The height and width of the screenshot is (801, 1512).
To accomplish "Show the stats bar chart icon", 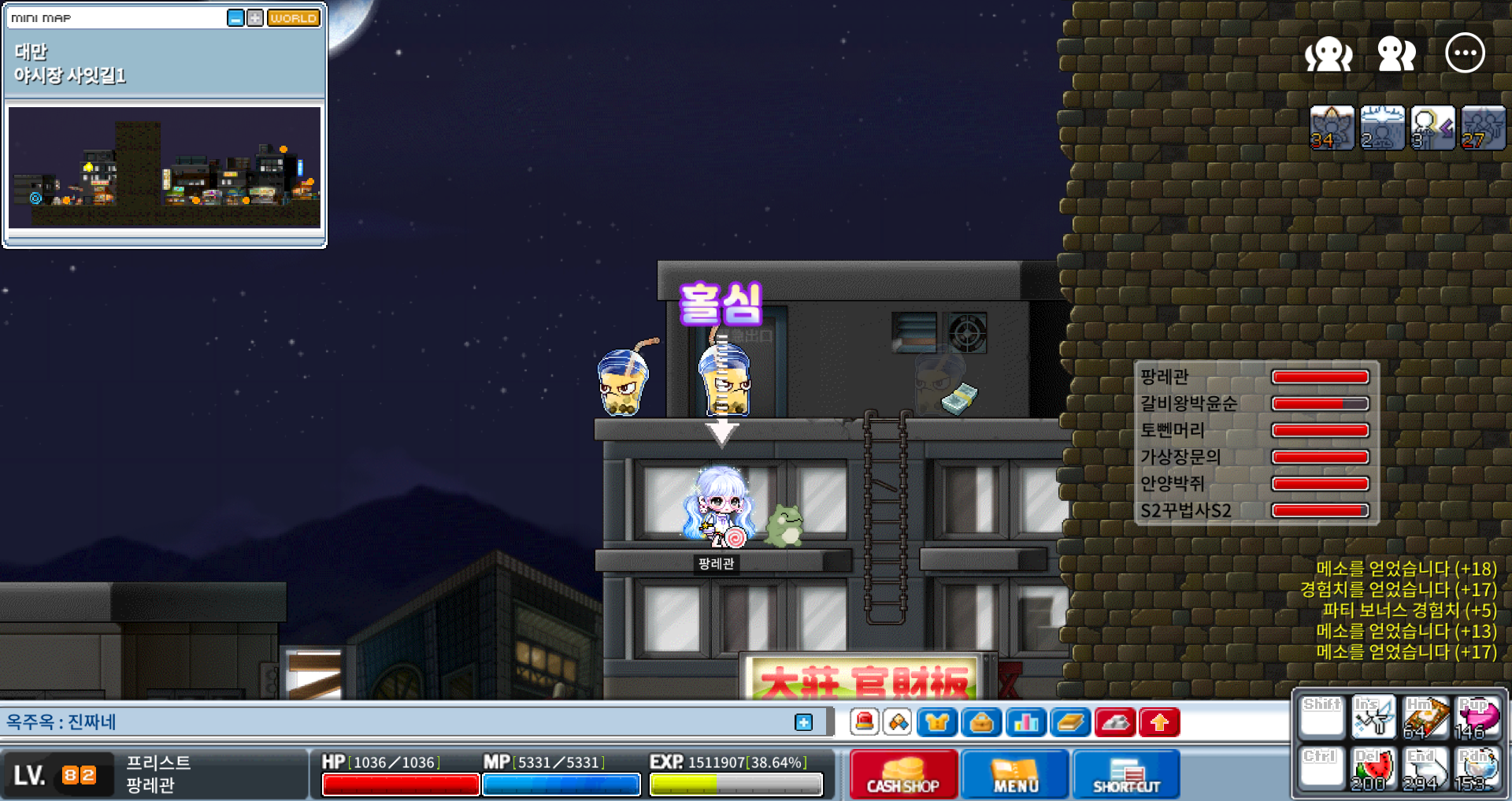I will 1025,722.
